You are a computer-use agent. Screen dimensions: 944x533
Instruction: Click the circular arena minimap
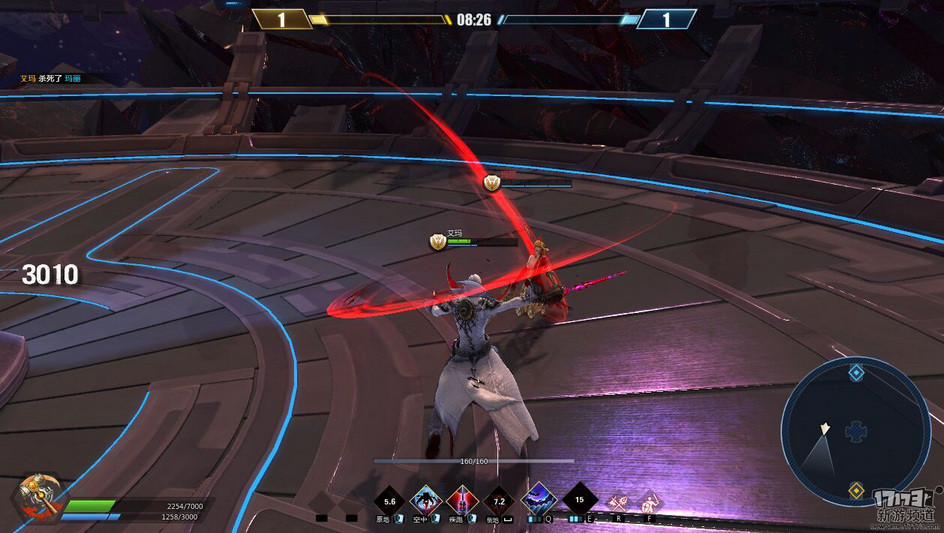(855, 432)
